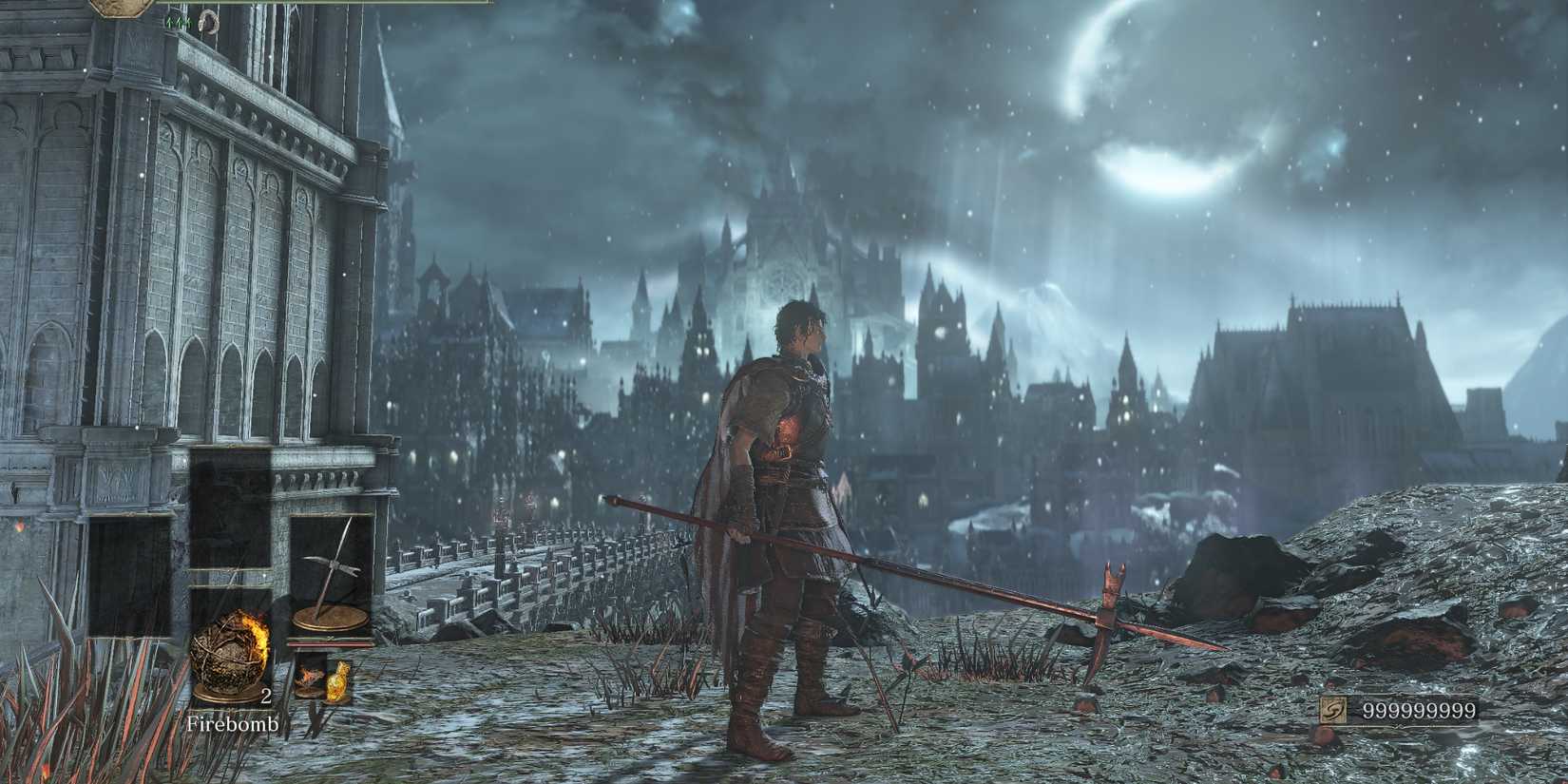Click the Firebomb quantity number 2
The width and height of the screenshot is (1568, 784).
click(x=265, y=697)
